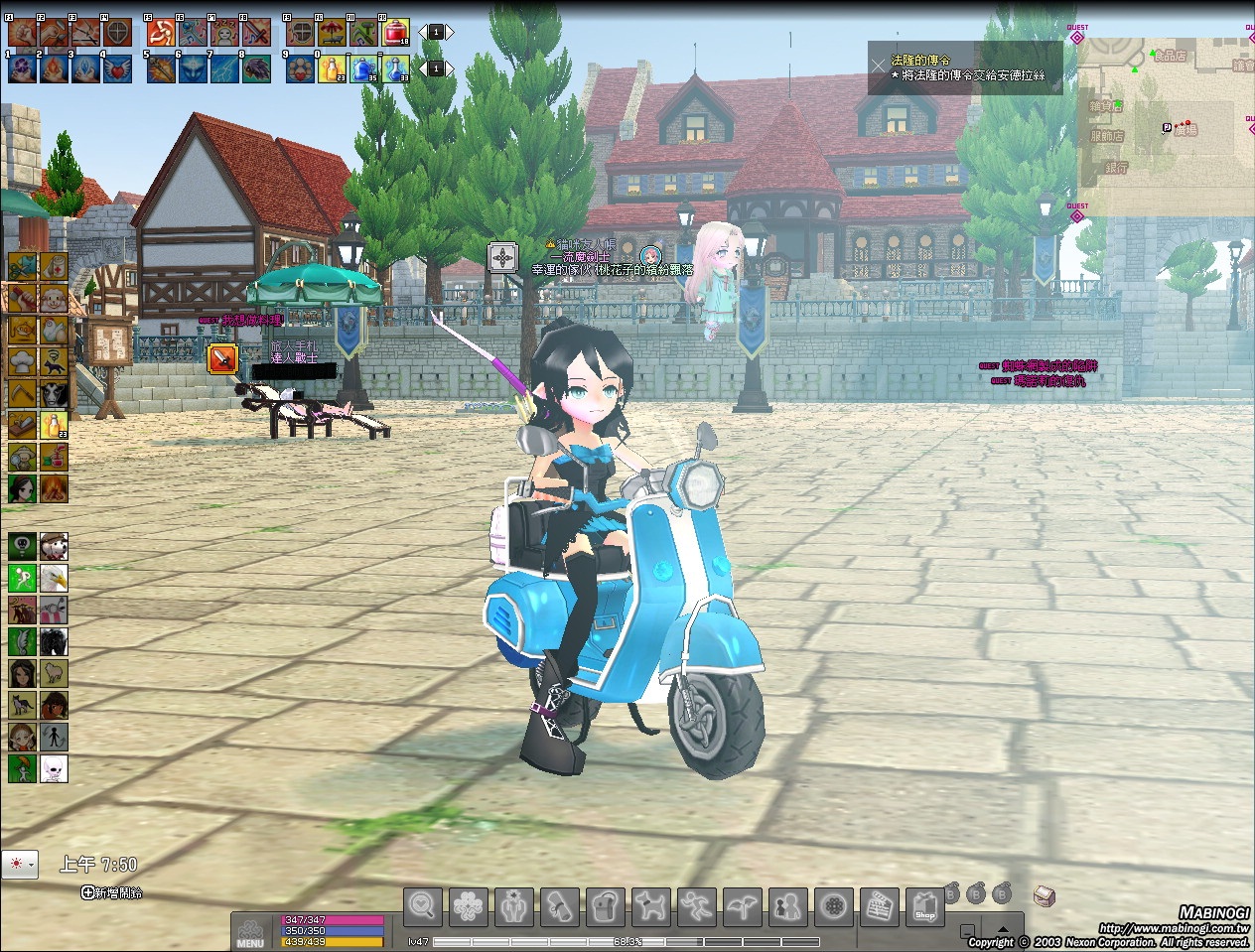Select the campfire skill icon
The width and height of the screenshot is (1255, 952).
[x=54, y=488]
